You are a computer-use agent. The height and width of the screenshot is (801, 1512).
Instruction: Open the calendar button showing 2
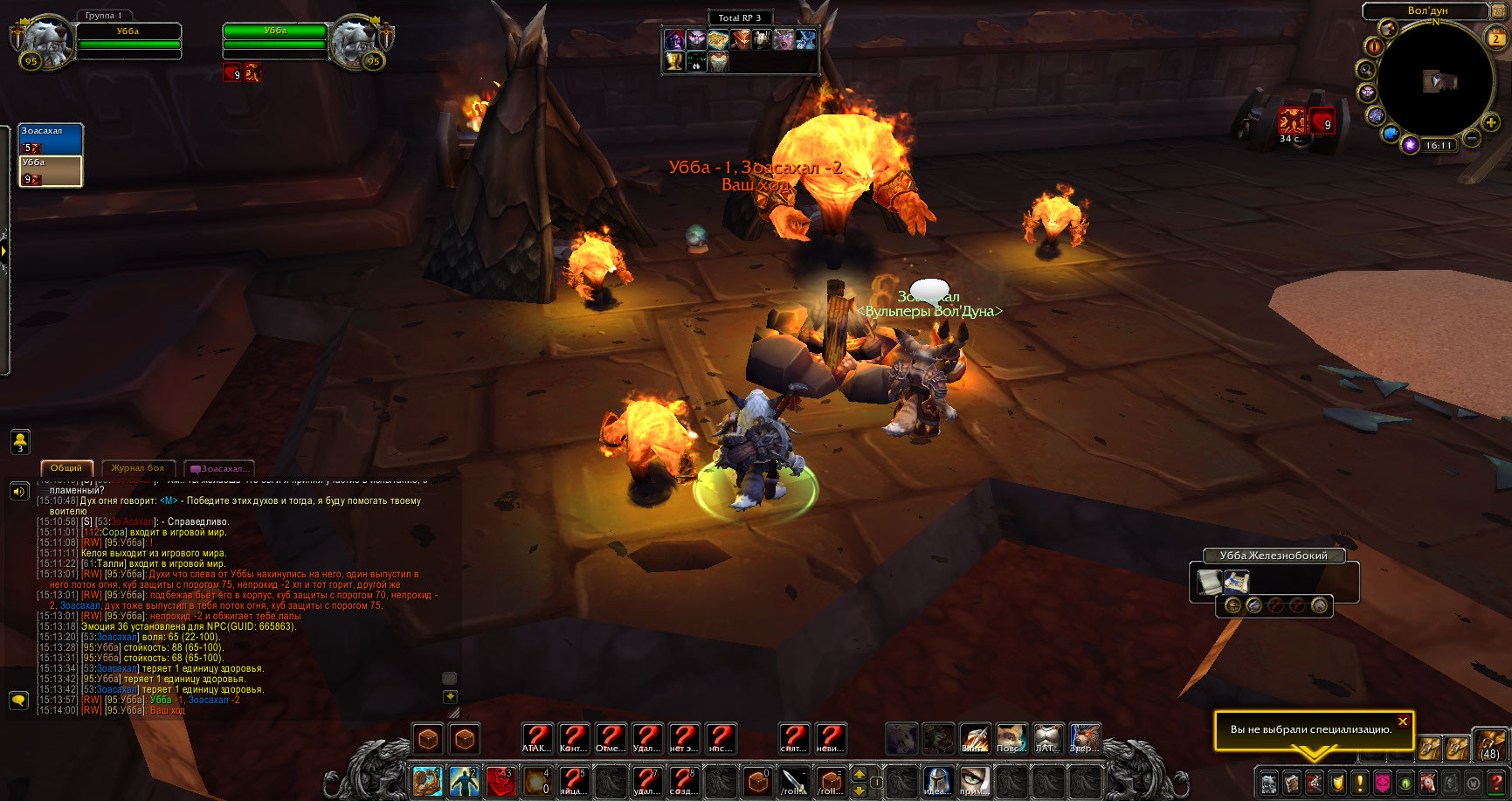[x=1495, y=38]
